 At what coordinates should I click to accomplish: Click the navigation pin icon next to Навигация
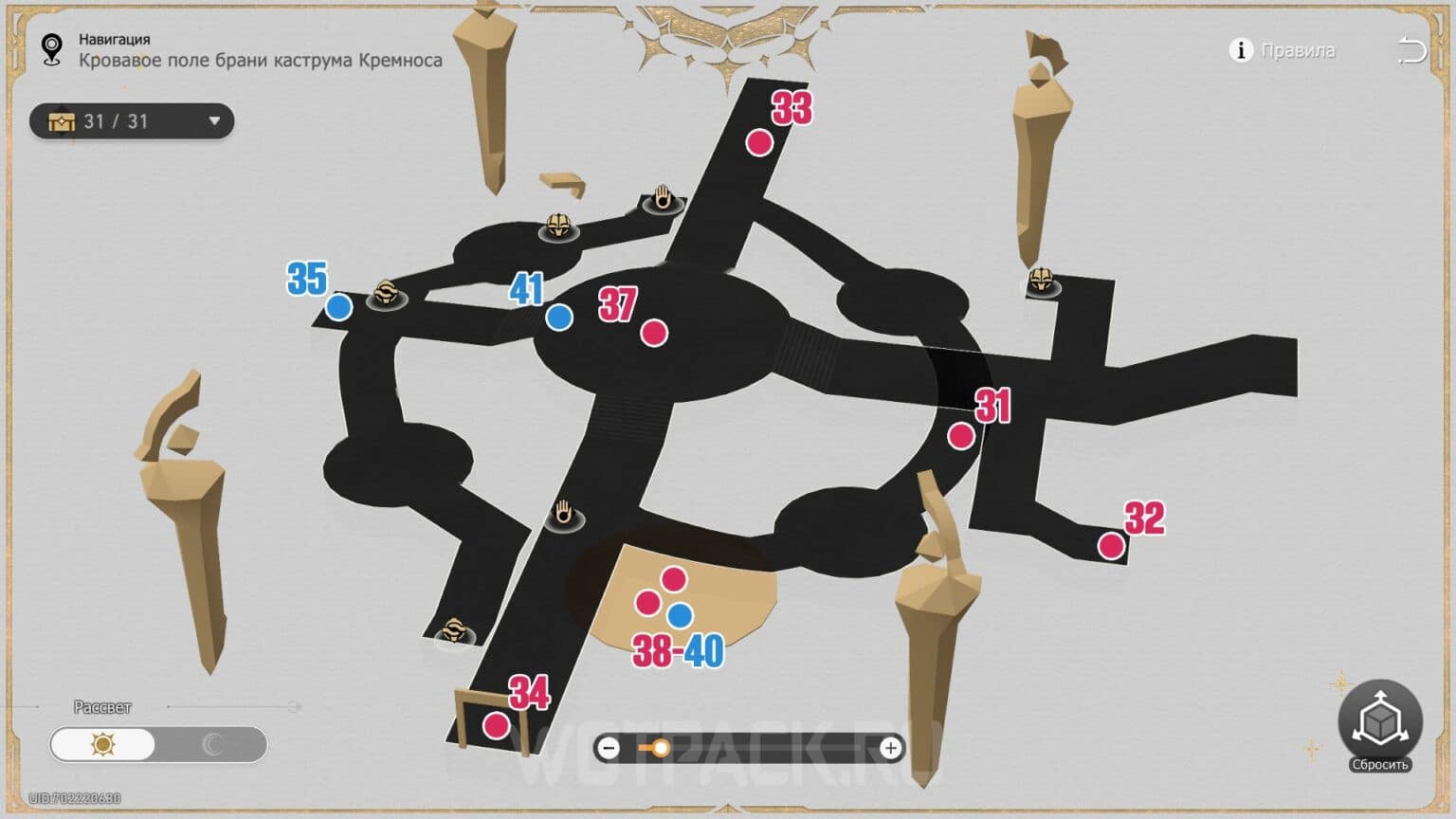52,45
